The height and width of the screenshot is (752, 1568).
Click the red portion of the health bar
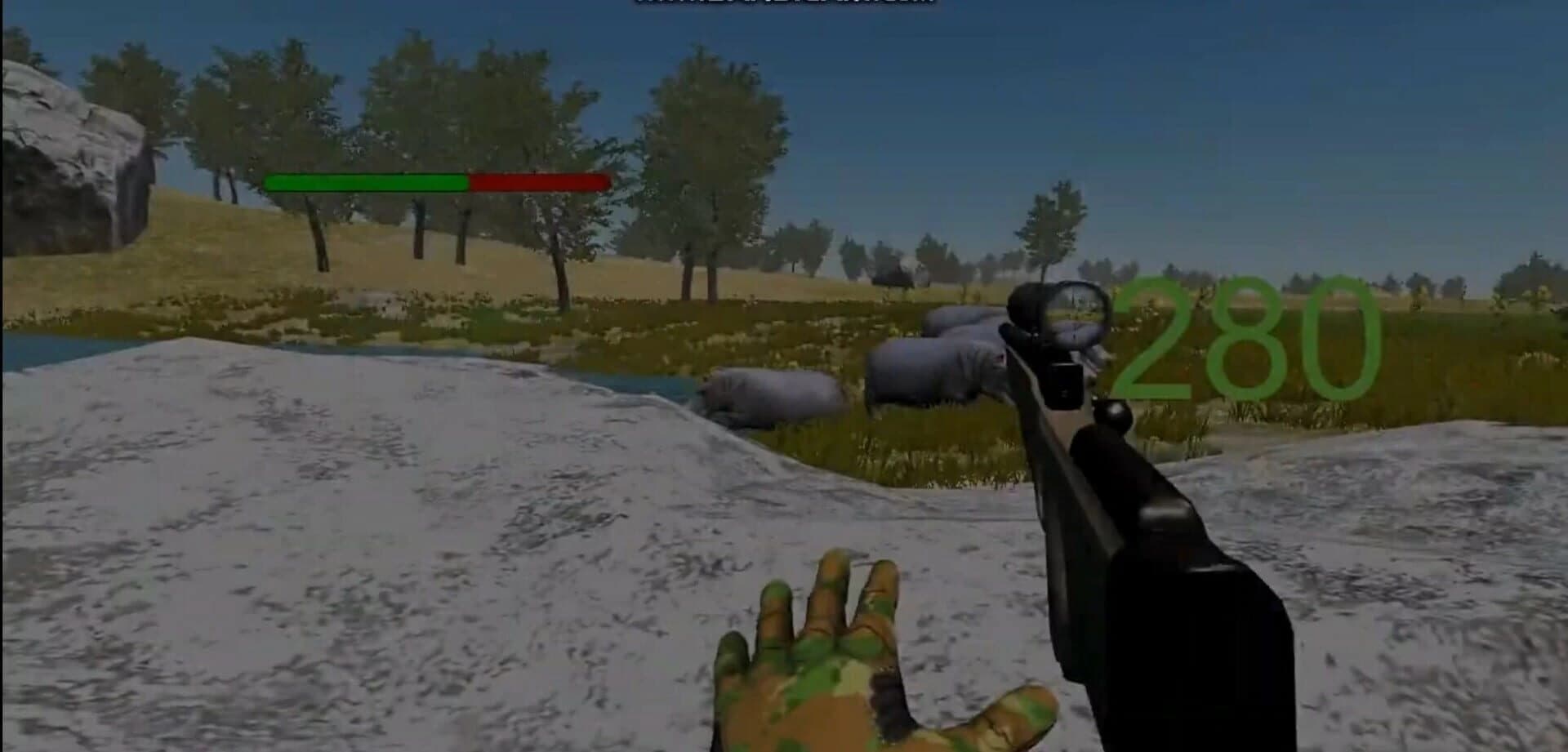click(539, 182)
